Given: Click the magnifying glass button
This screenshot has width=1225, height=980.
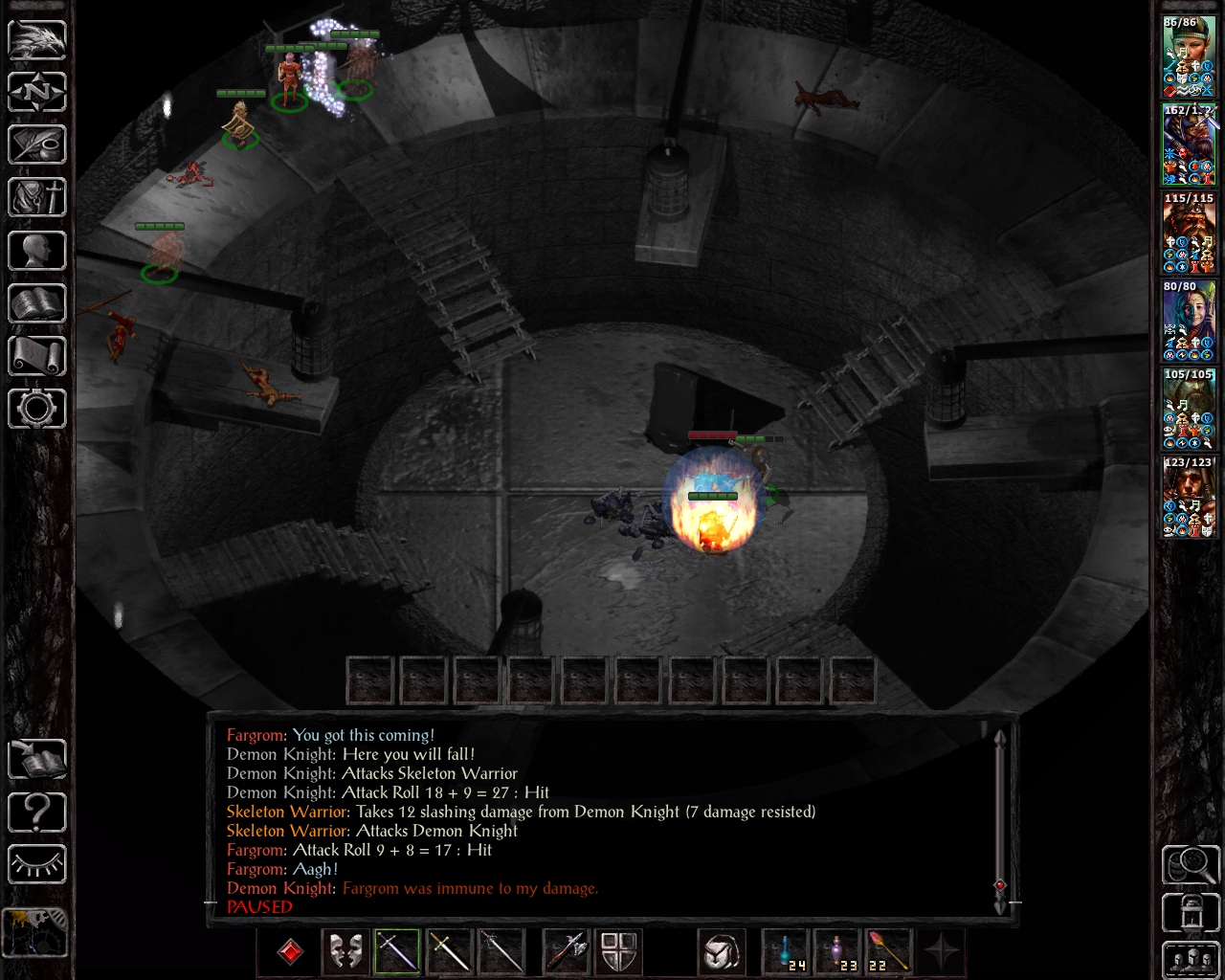Looking at the screenshot, I should click(x=1190, y=864).
